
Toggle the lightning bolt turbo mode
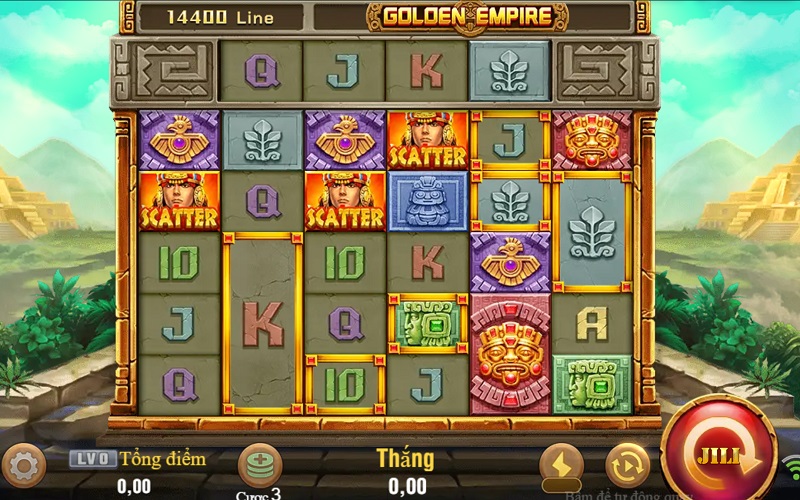[561, 465]
